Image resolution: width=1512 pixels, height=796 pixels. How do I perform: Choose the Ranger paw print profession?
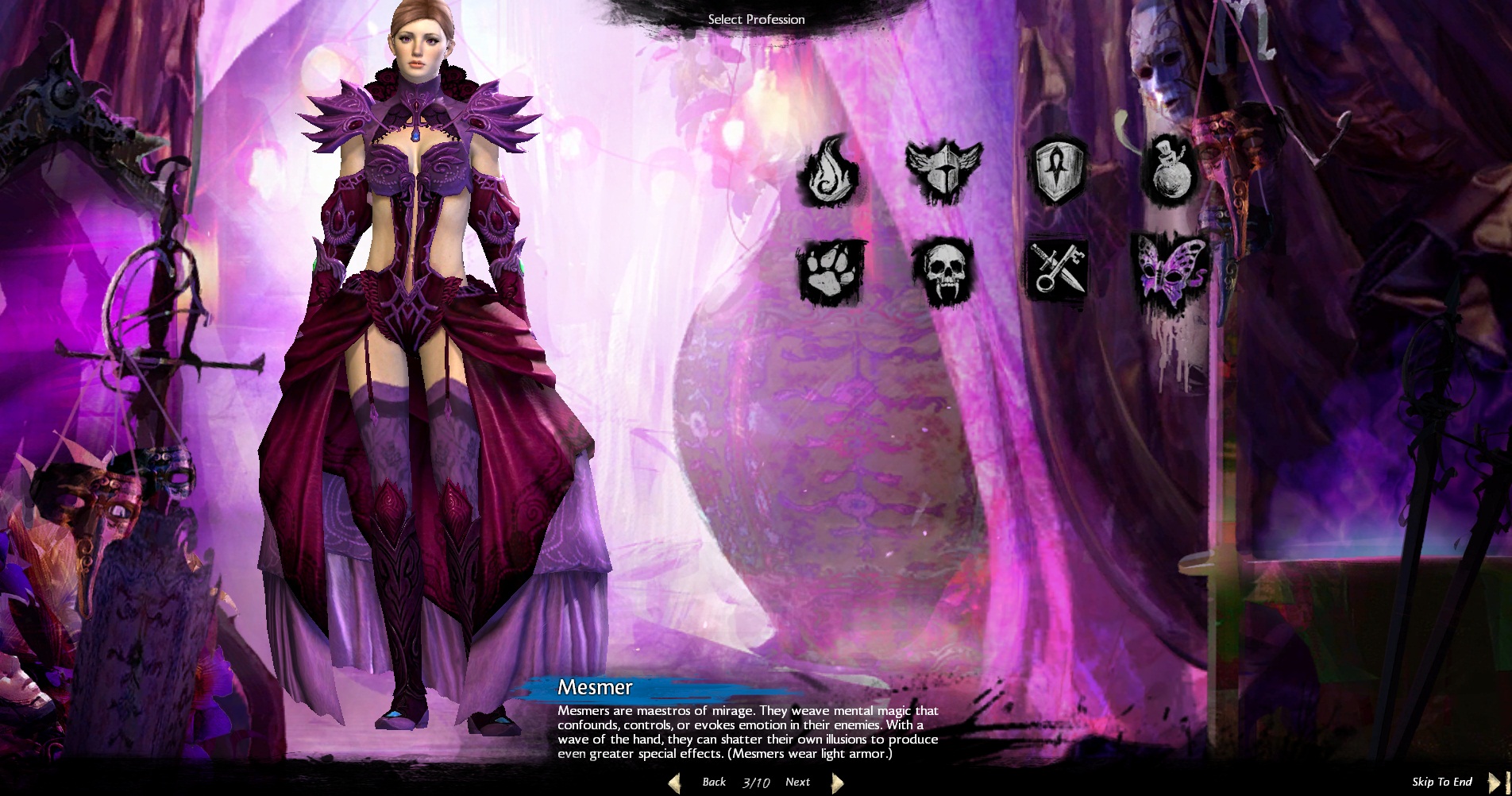pyautogui.click(x=831, y=272)
